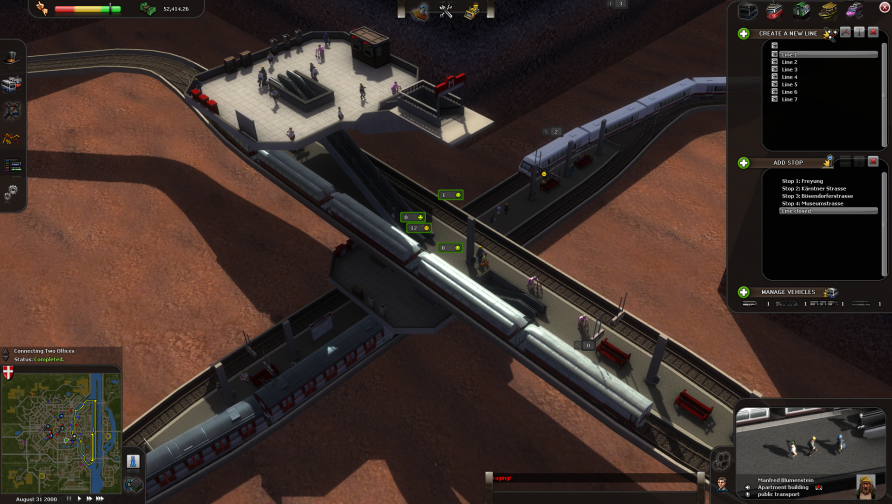Switch to the red bus vehicle tab

pyautogui.click(x=775, y=10)
